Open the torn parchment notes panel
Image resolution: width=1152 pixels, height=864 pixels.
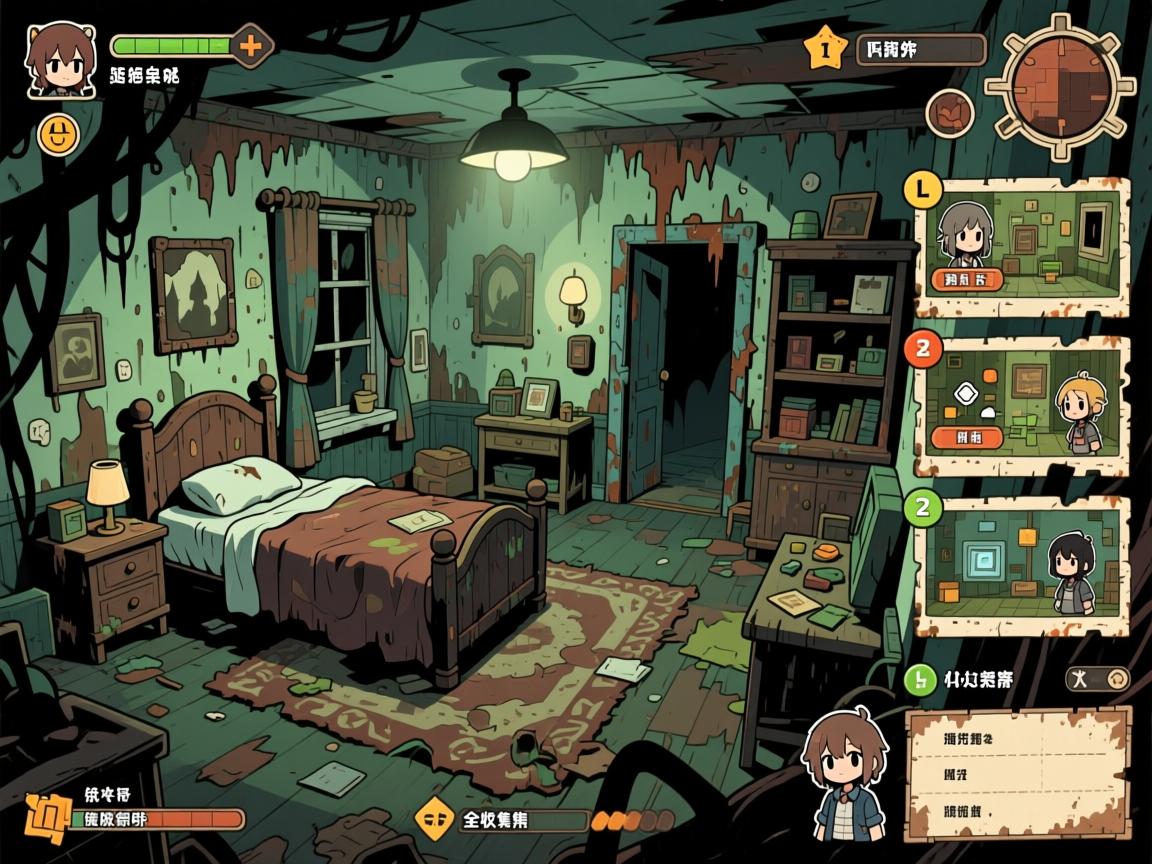(1018, 775)
